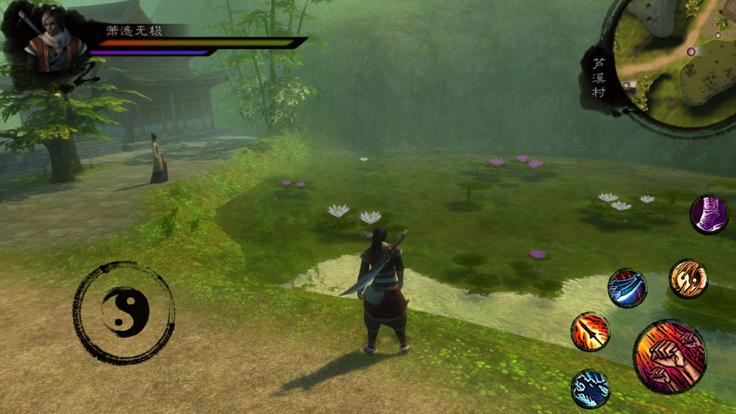Activate the blue icy fist skill
Viewport: 736px width, 414px height.
click(x=590, y=388)
